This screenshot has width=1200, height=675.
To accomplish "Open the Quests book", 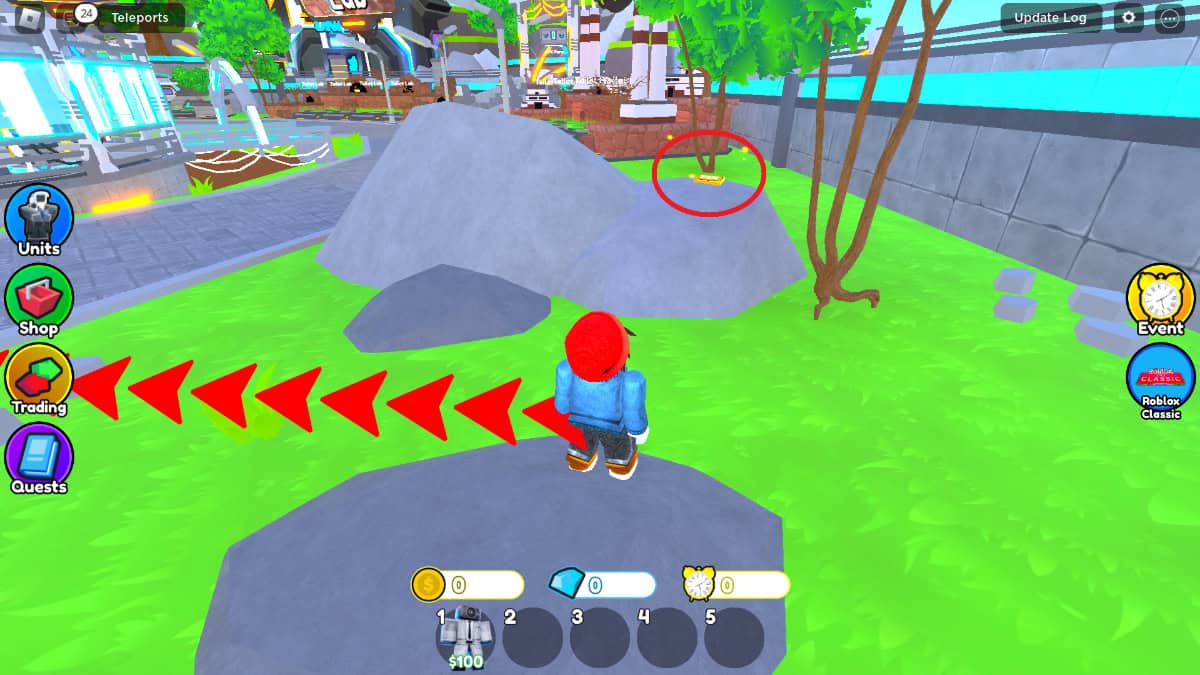I will (x=40, y=458).
